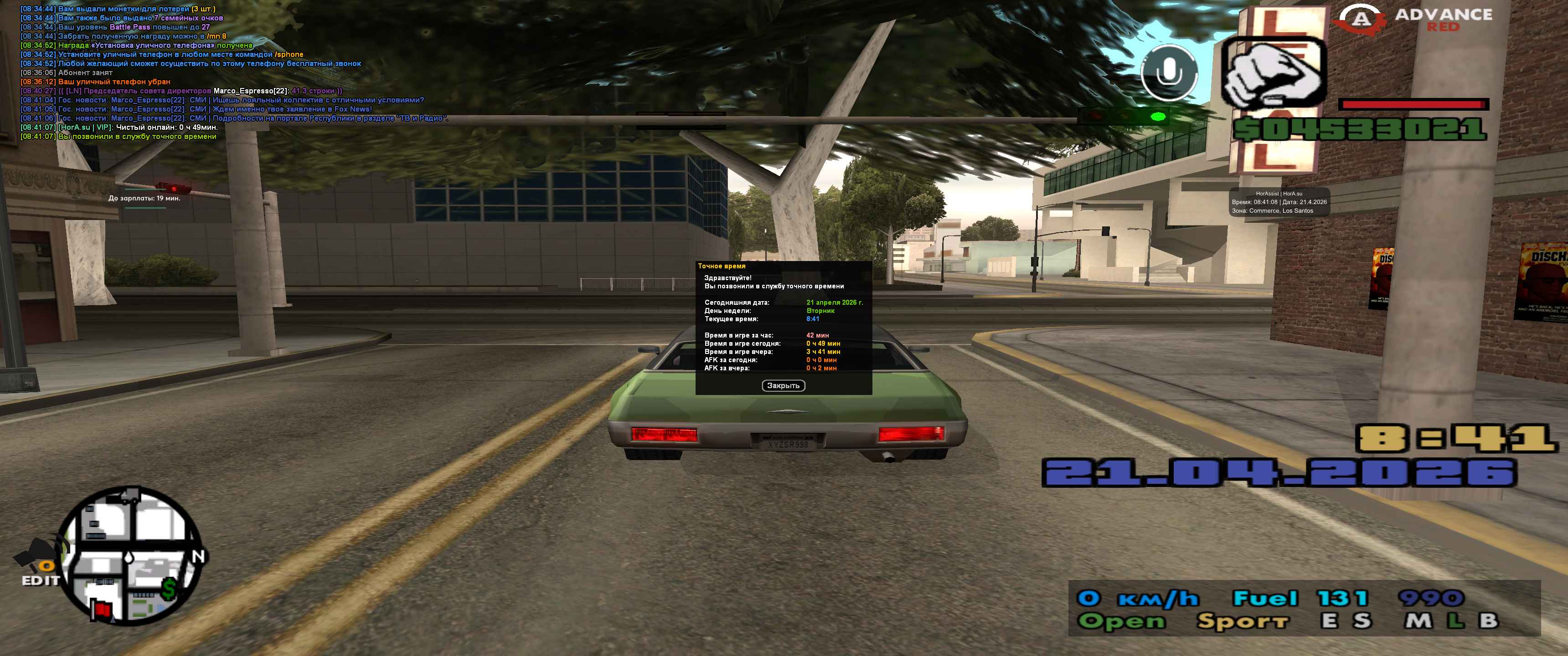Click the green dollar marker on minimap
The image size is (1568, 656).
[169, 589]
